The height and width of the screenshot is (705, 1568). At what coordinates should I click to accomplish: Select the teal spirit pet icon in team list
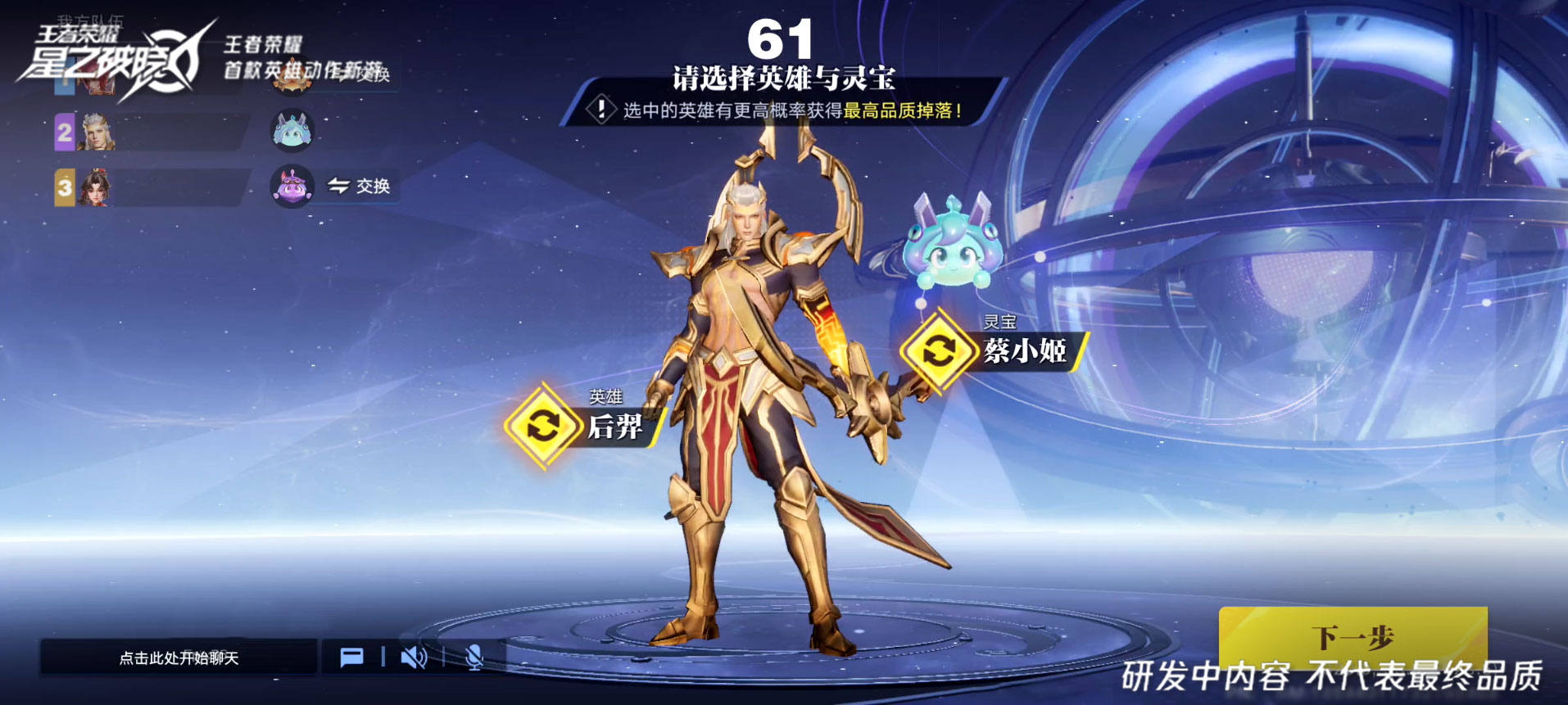[292, 131]
